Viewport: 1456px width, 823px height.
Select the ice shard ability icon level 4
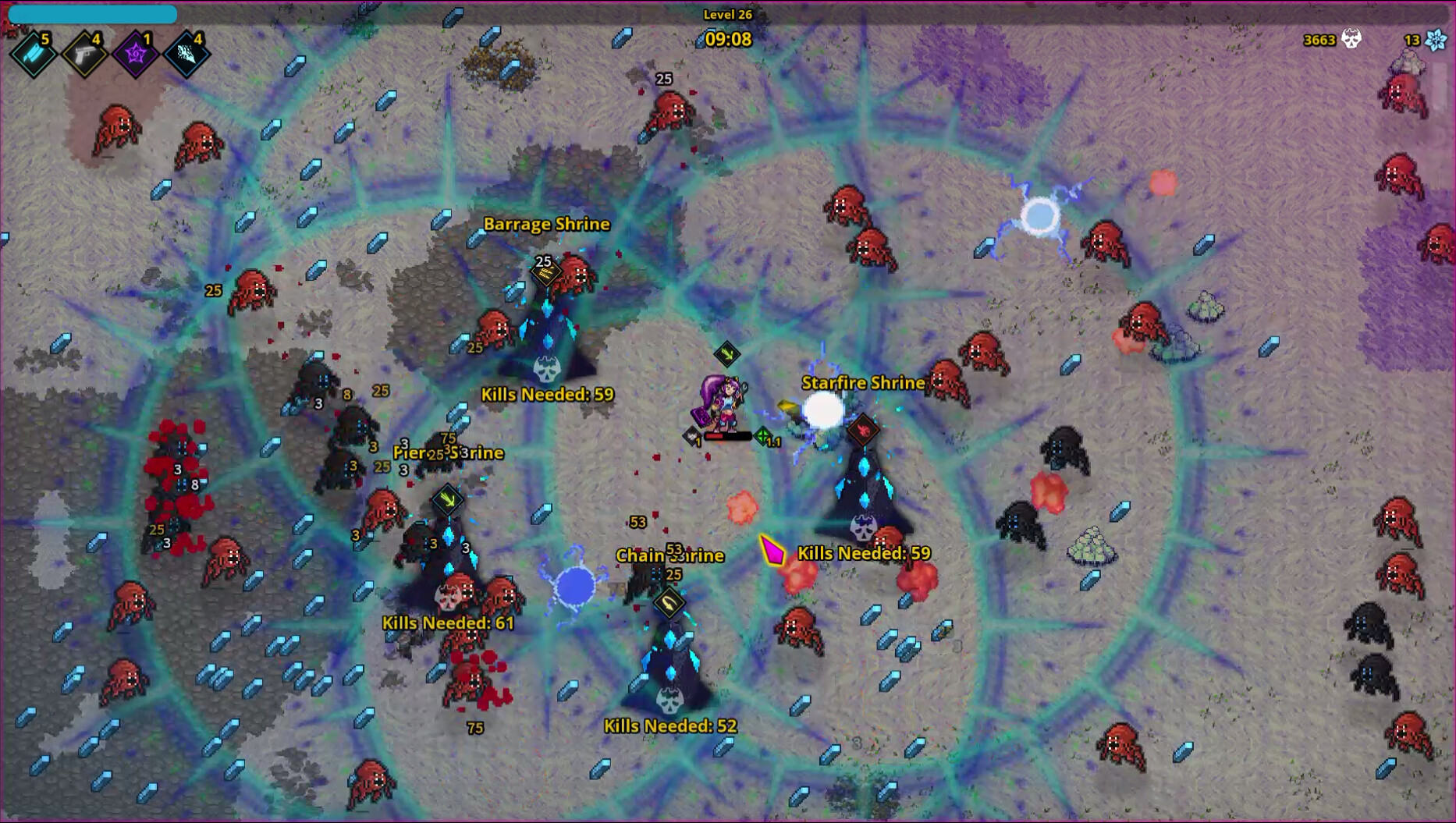click(x=186, y=55)
